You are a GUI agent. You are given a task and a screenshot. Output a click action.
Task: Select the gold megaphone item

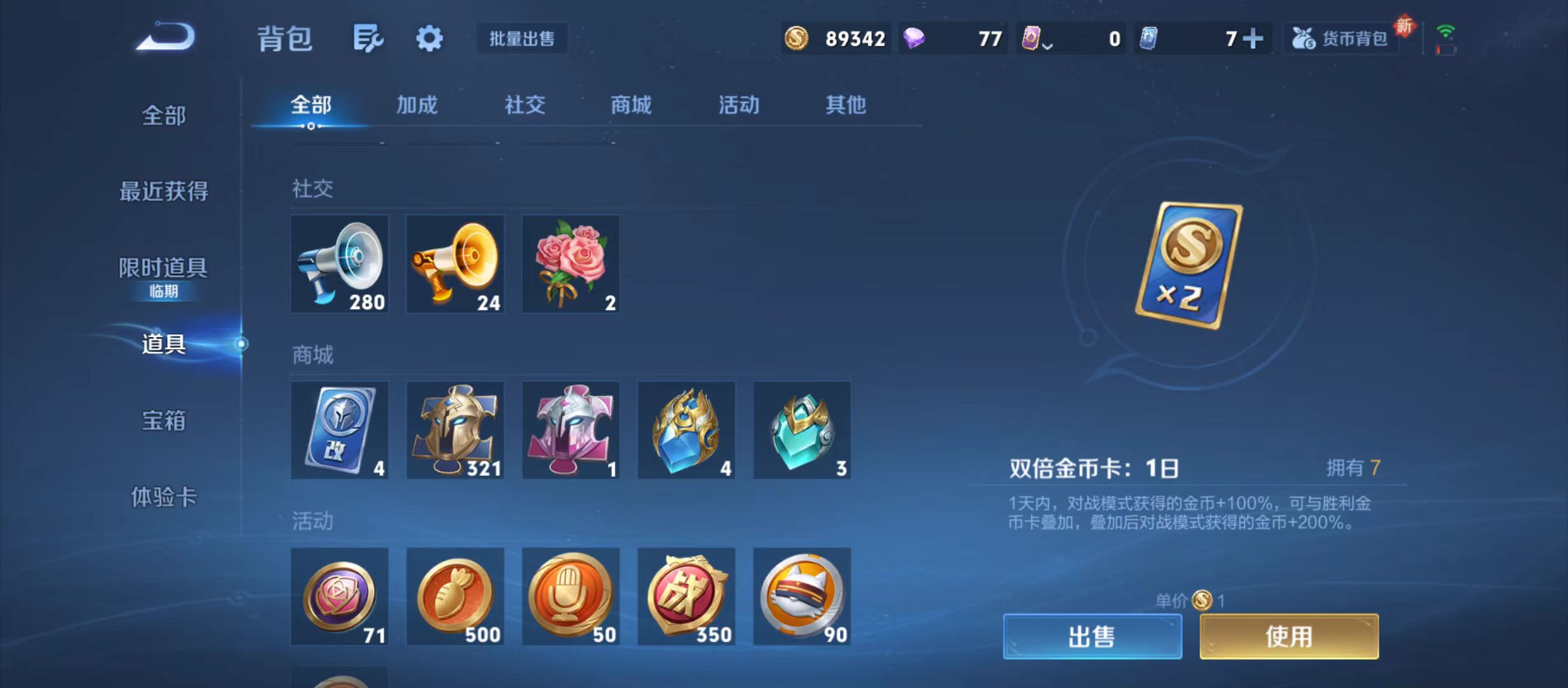pos(454,264)
